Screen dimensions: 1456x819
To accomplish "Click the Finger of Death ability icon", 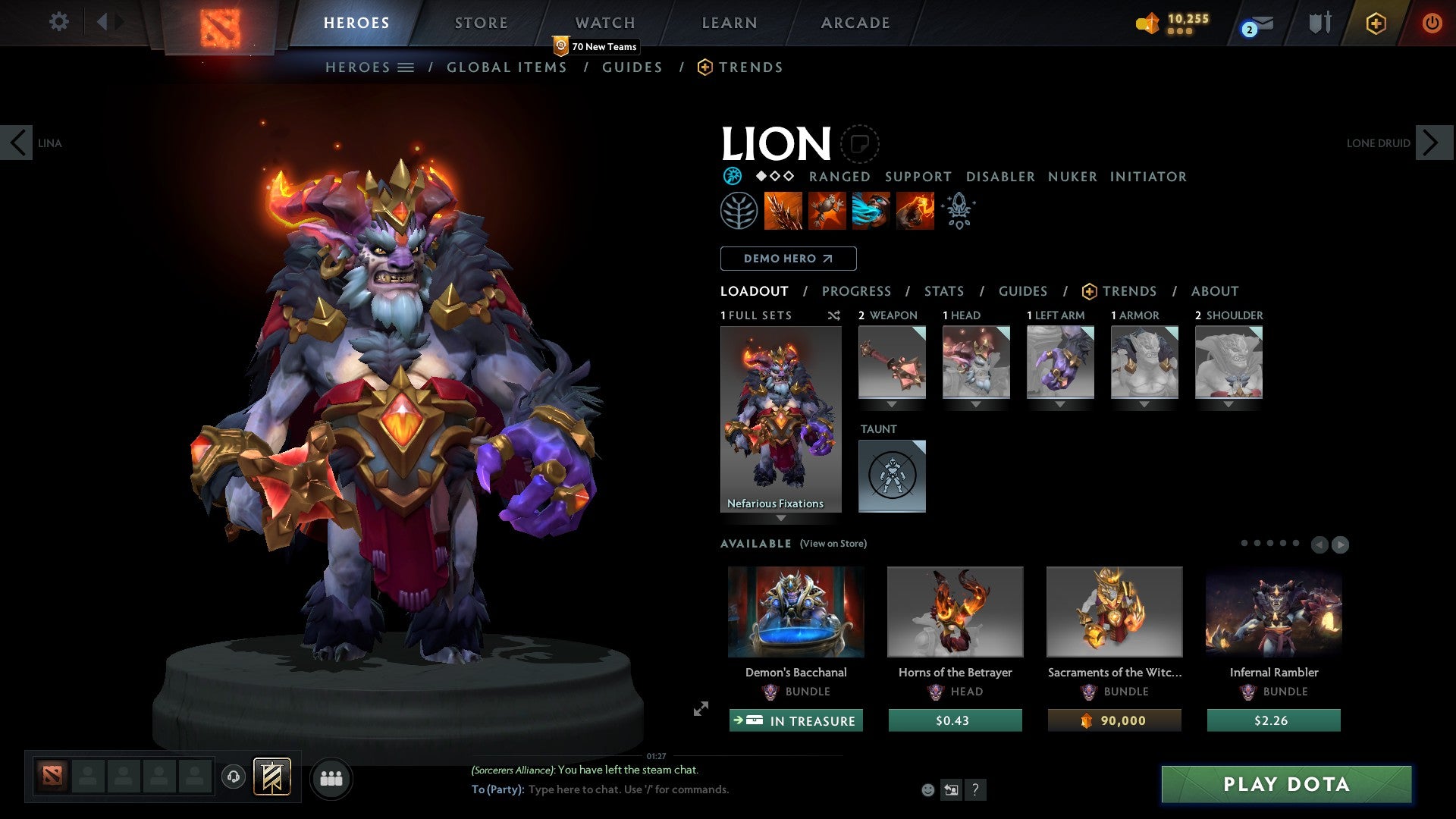I will point(914,211).
